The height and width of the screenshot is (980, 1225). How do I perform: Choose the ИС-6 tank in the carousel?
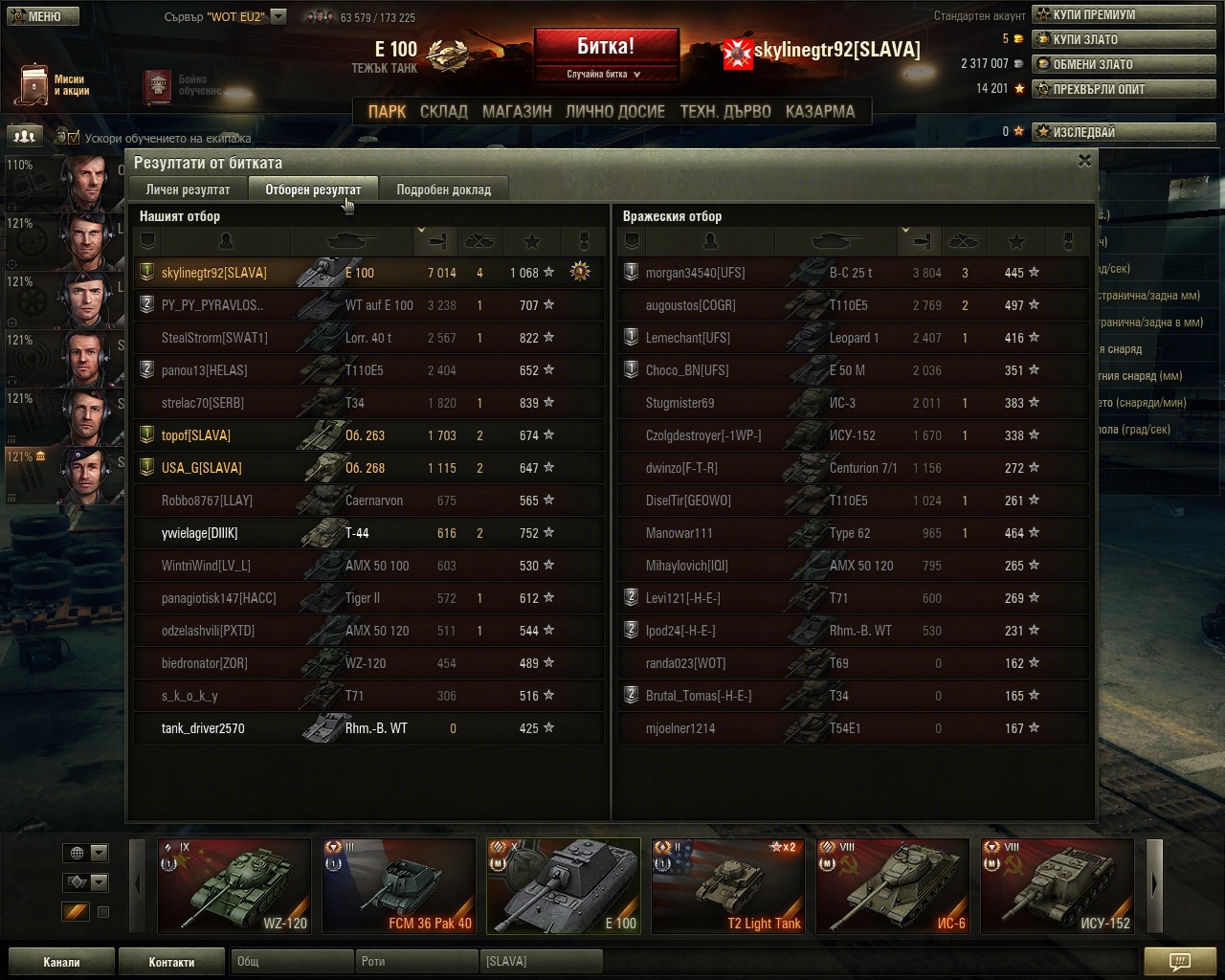click(892, 885)
